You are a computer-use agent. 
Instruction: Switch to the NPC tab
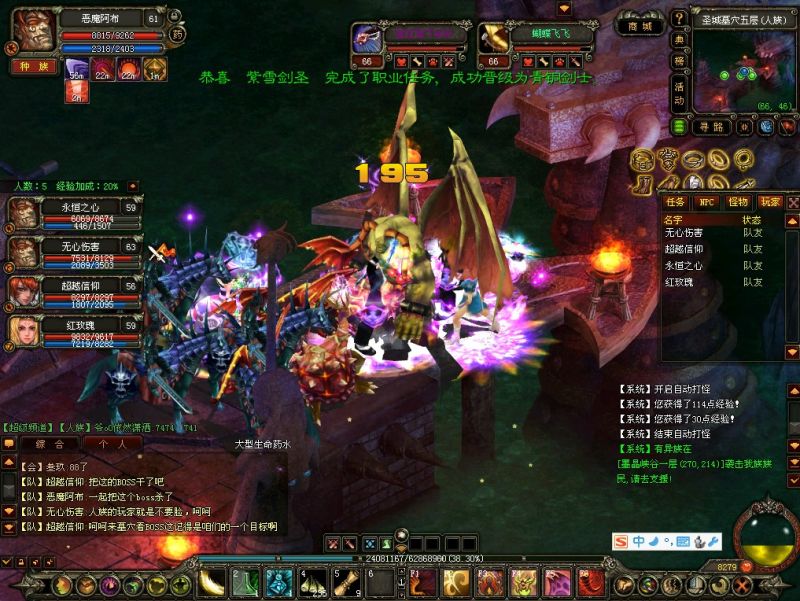(x=706, y=202)
